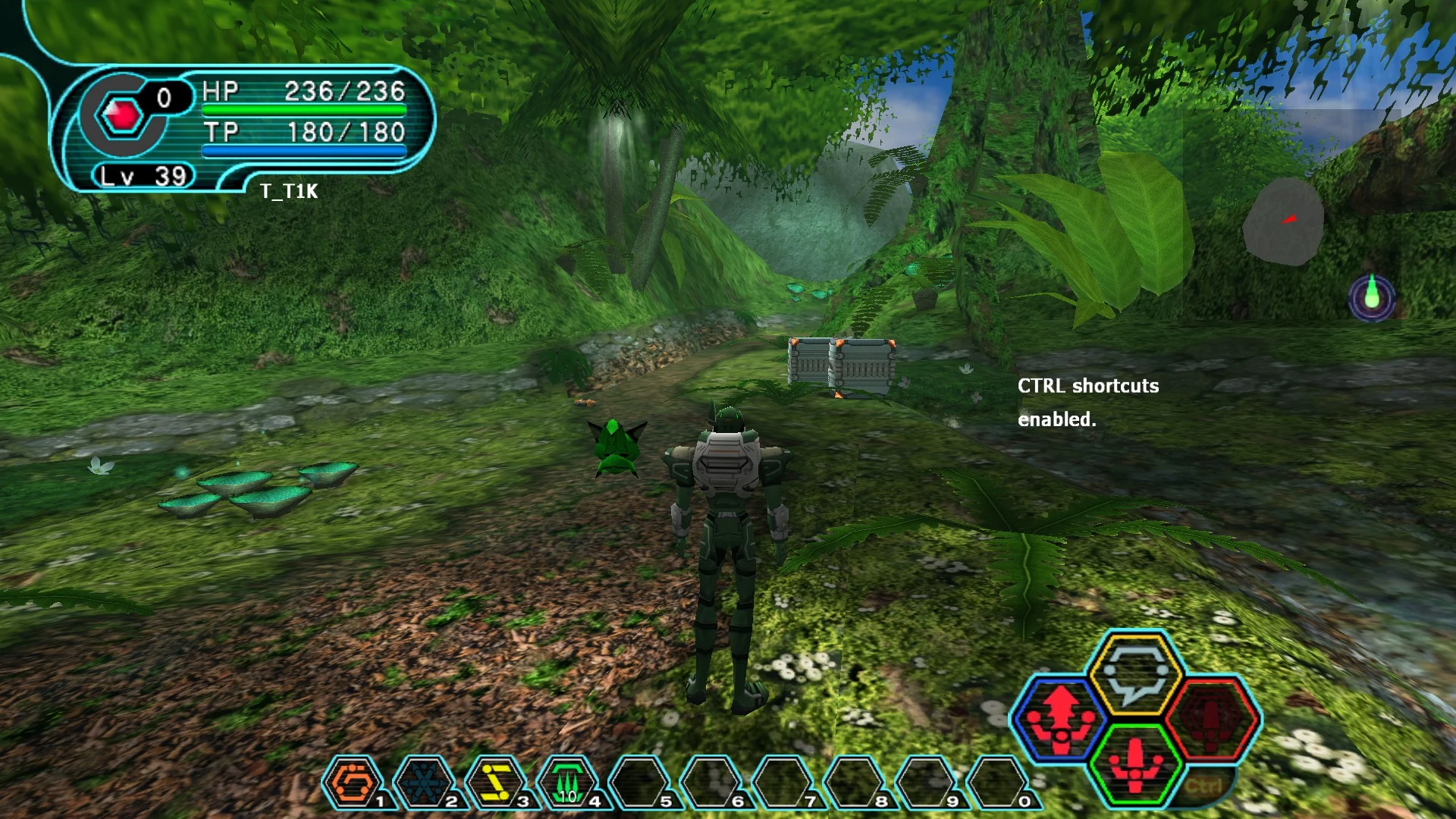Viewport: 1456px width, 819px height.
Task: Click the red gem emblem on the status panel
Action: click(x=122, y=115)
